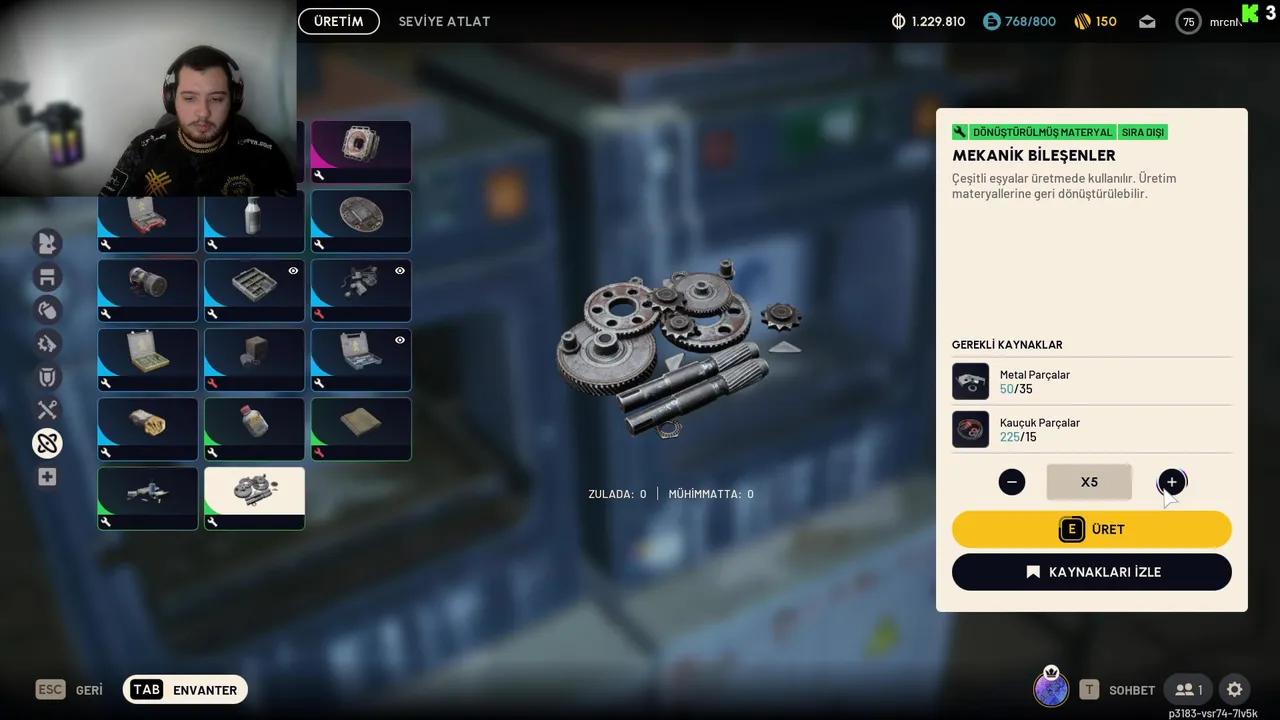Click the KAYNAKLARI İZLE button
This screenshot has height=720, width=1280.
pyautogui.click(x=1091, y=571)
